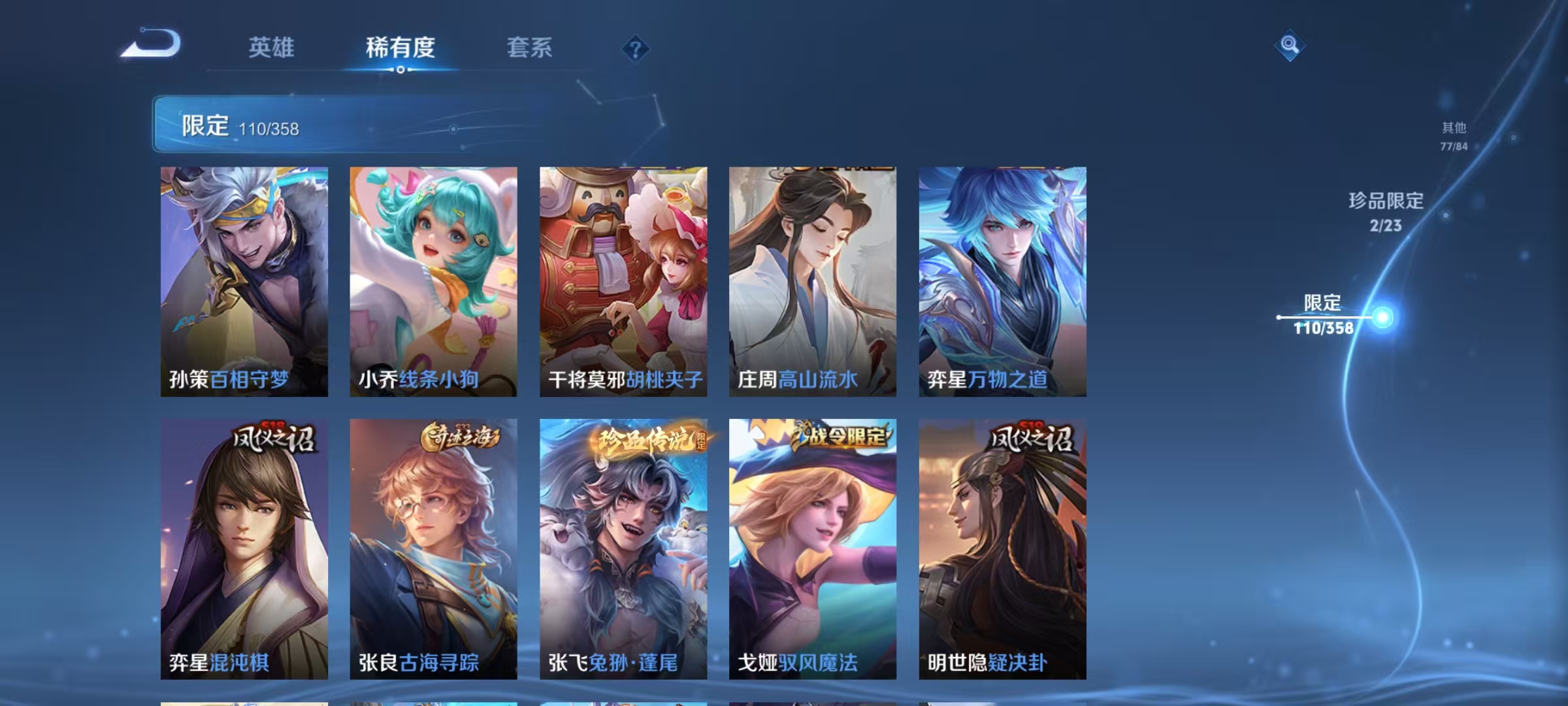
Task: Click the 限定 110/358 header banner
Action: [x=274, y=127]
